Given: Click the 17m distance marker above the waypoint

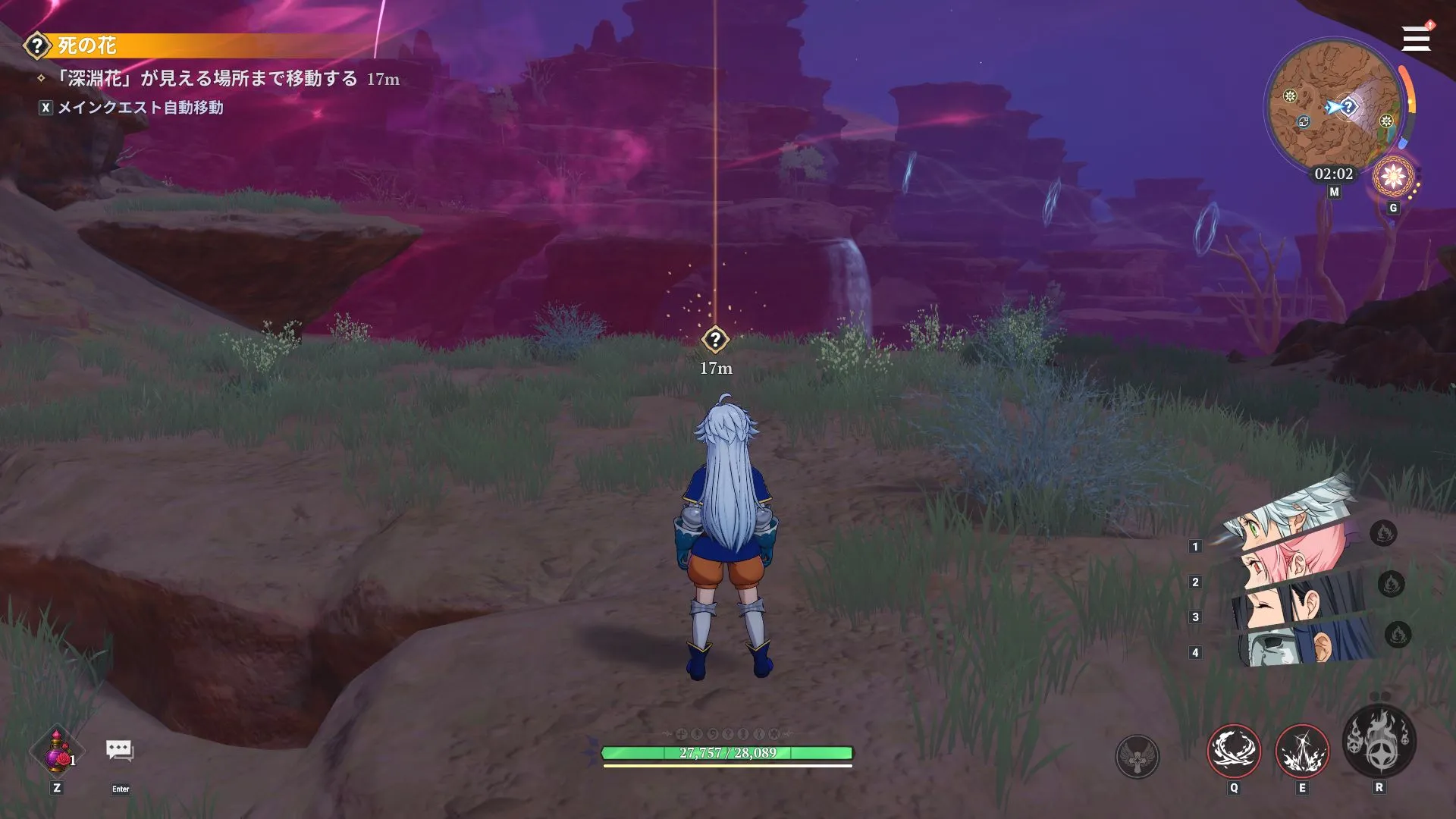Looking at the screenshot, I should click(715, 368).
